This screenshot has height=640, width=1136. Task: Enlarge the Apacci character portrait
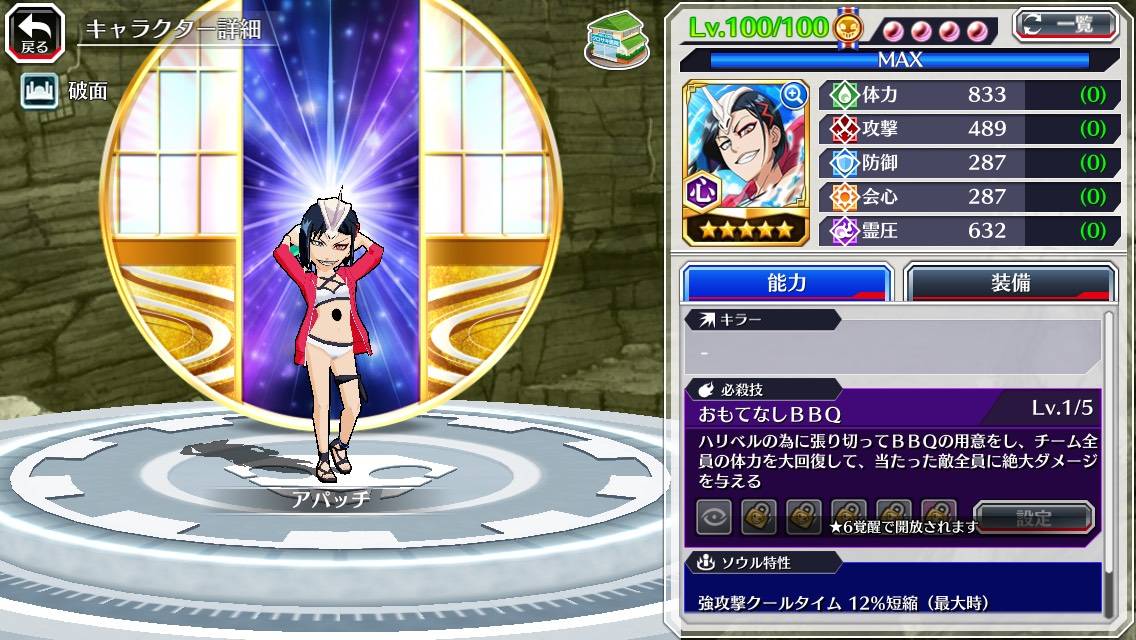click(x=795, y=95)
